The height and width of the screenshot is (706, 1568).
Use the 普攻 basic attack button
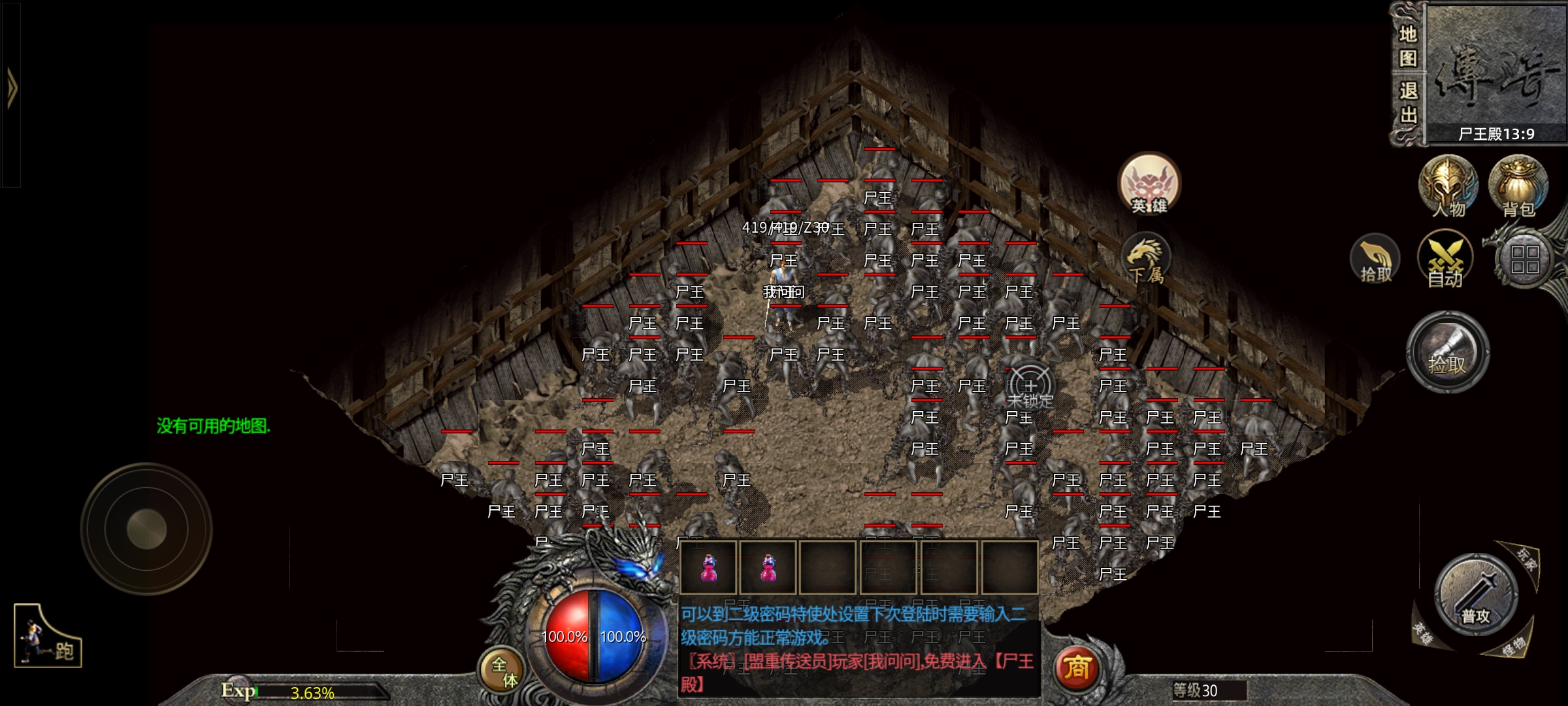(x=1476, y=594)
